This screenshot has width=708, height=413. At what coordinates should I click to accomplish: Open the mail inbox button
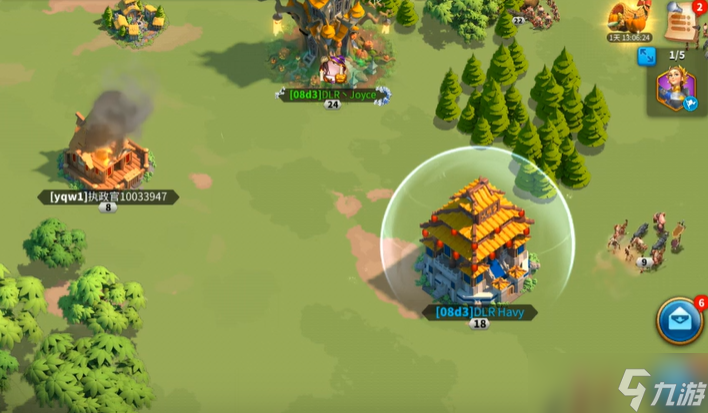tap(679, 321)
